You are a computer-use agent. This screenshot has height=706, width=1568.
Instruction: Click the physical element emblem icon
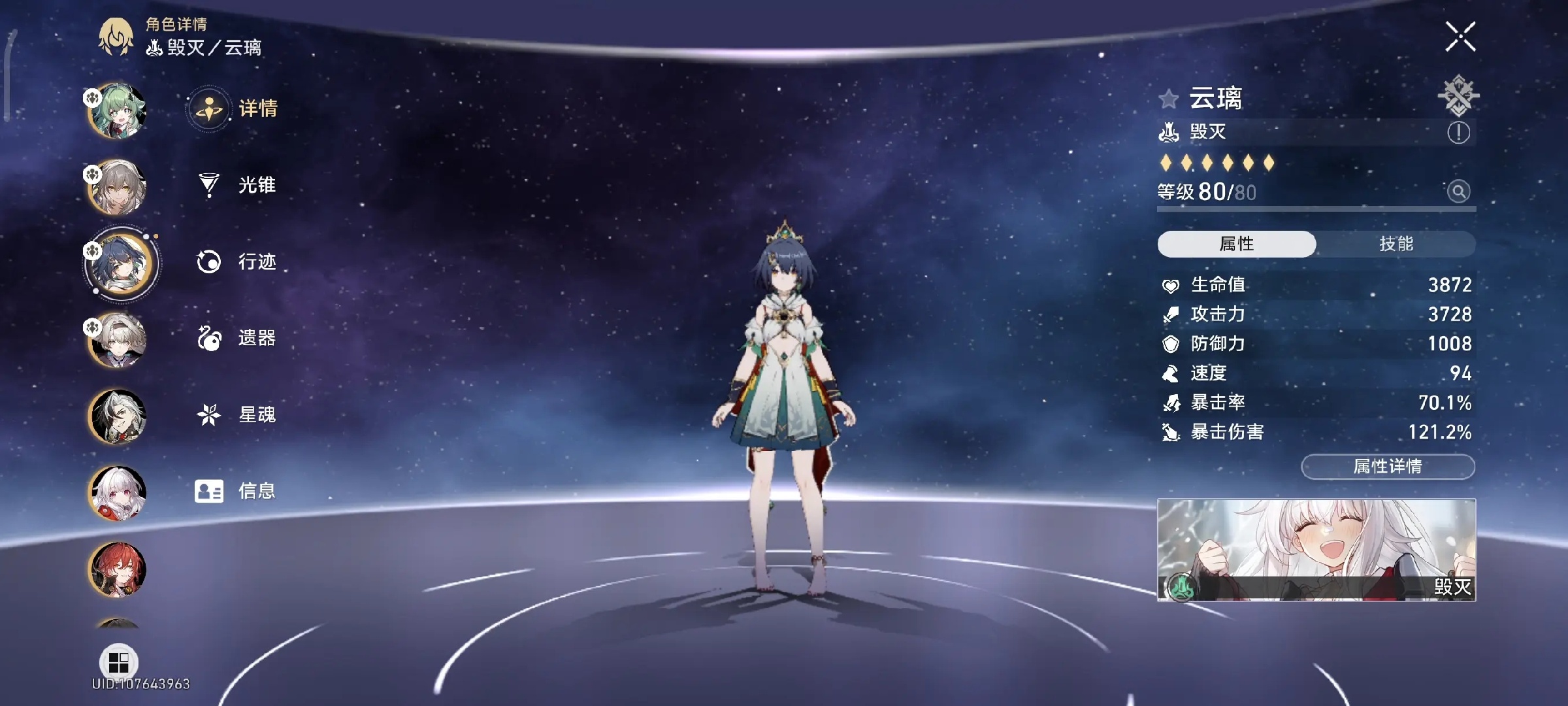pyautogui.click(x=1458, y=95)
